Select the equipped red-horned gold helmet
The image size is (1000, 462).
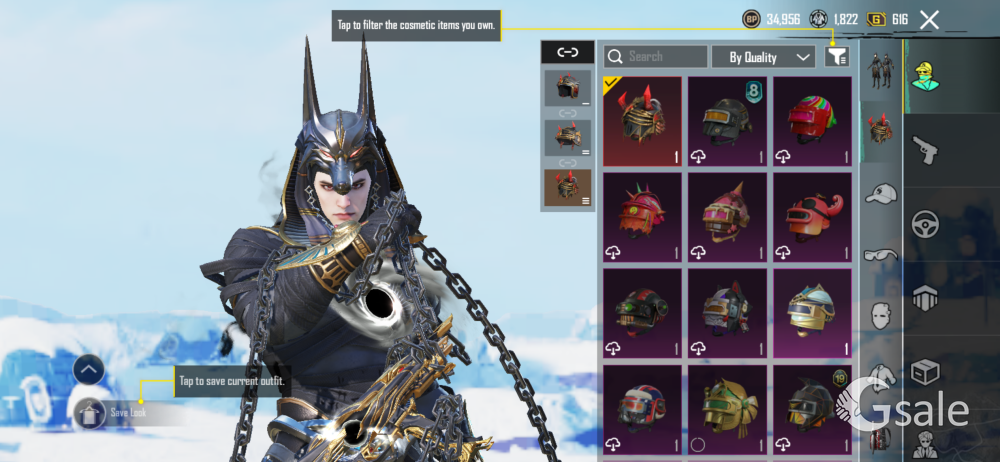[x=642, y=120]
